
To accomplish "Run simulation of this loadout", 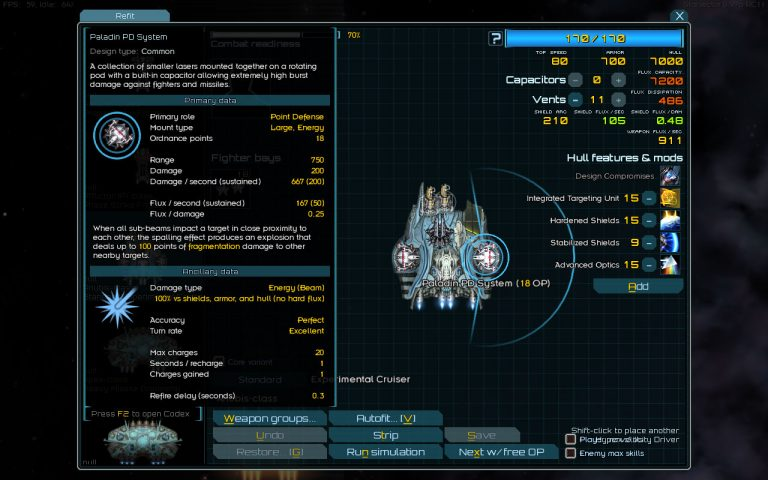I will [385, 452].
